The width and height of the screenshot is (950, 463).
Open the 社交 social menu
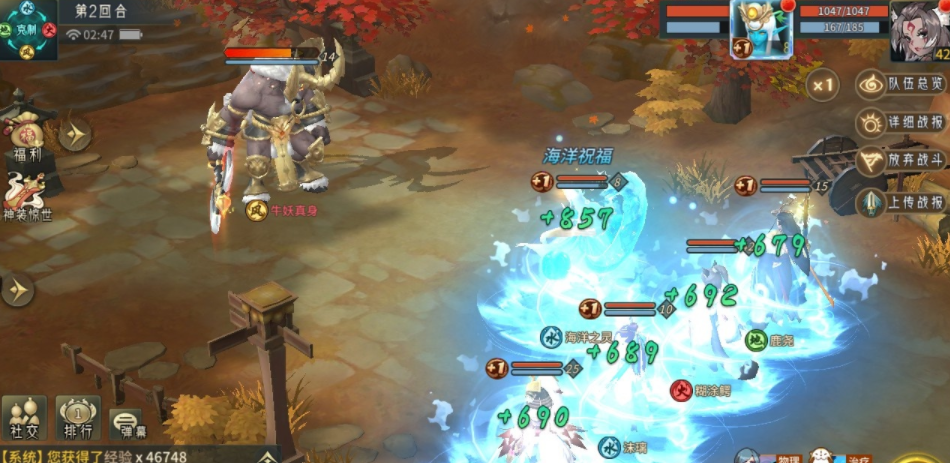pyautogui.click(x=24, y=417)
